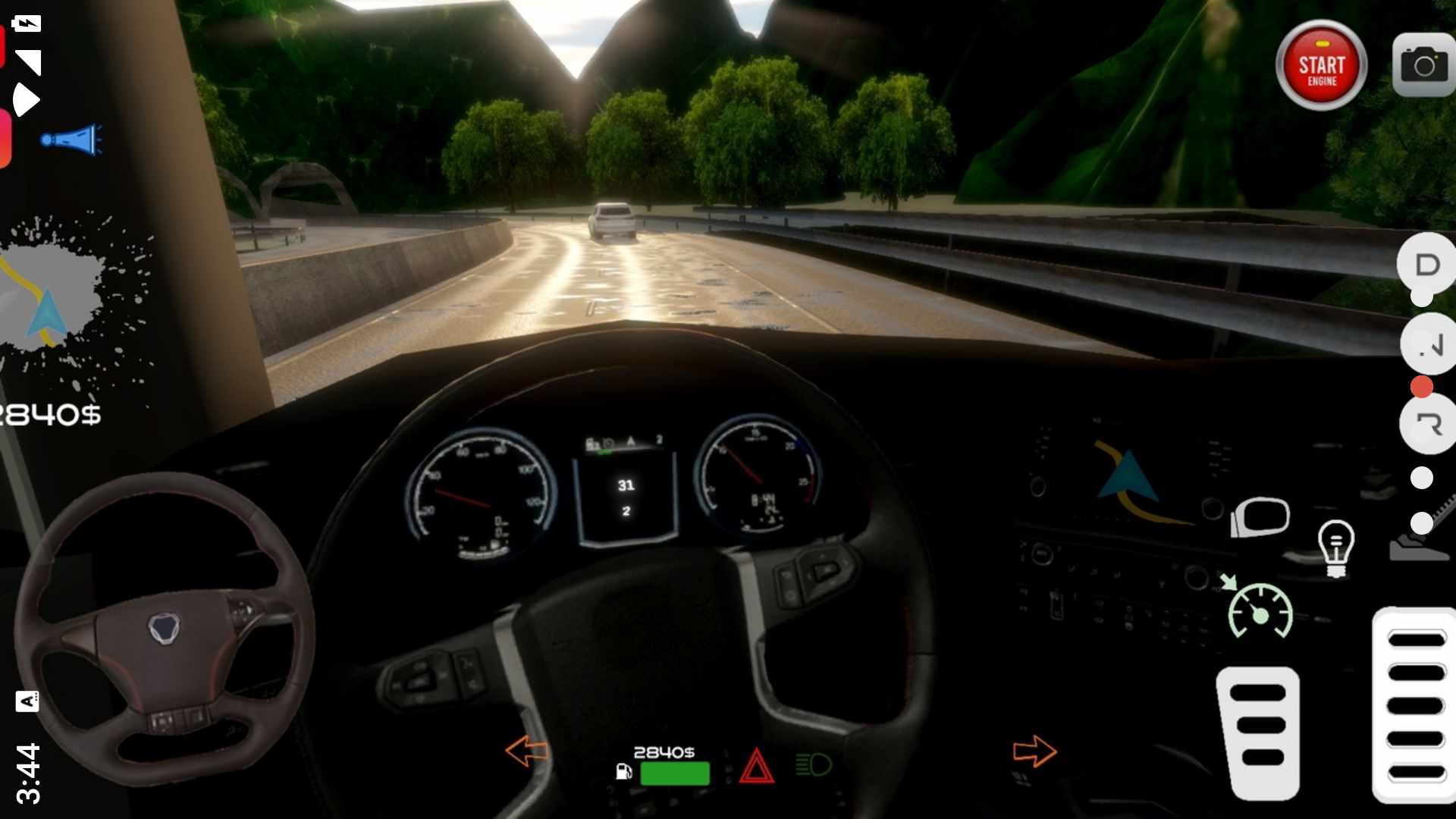Viewport: 1456px width, 819px height.
Task: Activate the green cruise control icon
Action: pyautogui.click(x=1259, y=609)
